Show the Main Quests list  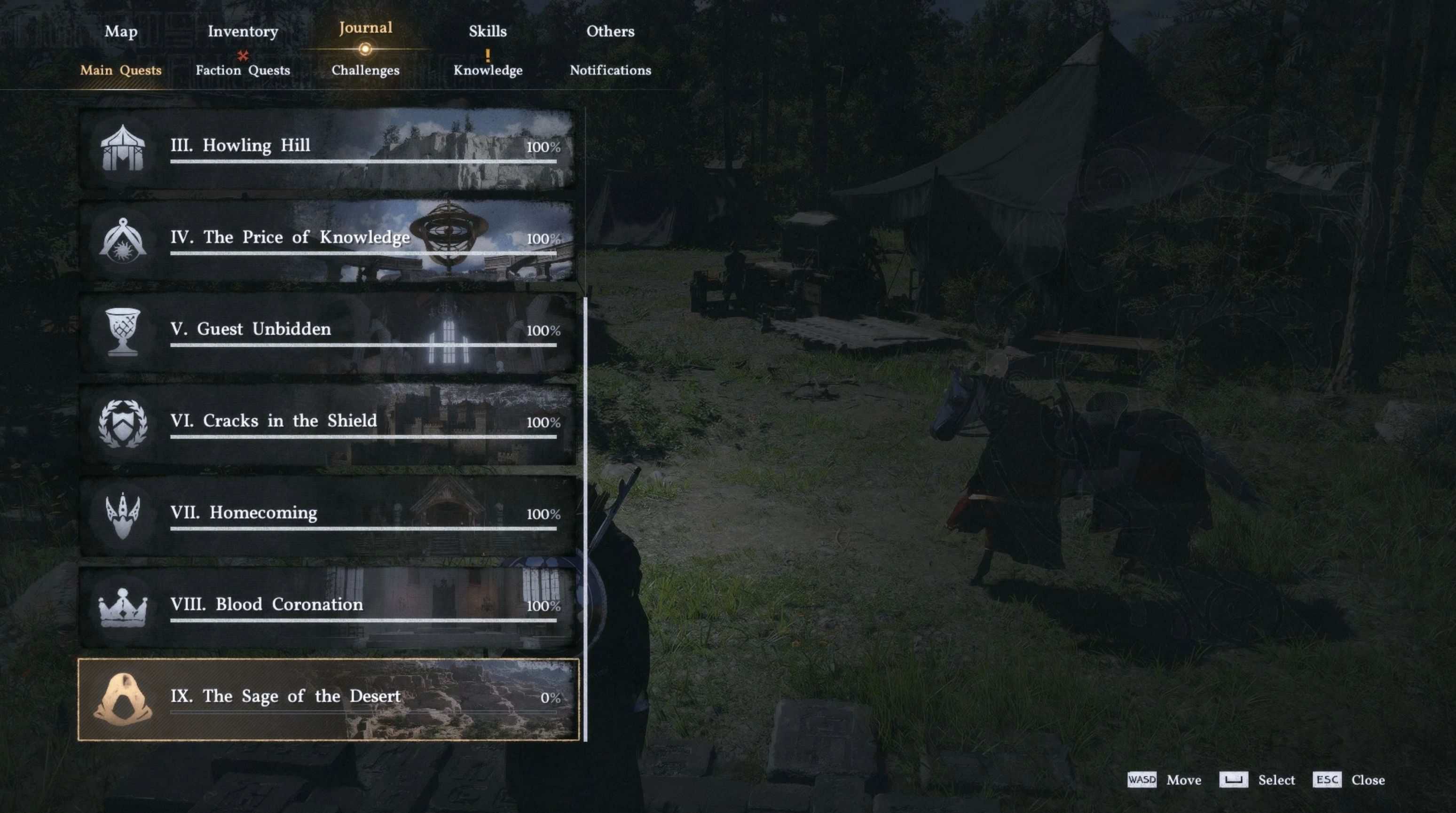coord(120,70)
